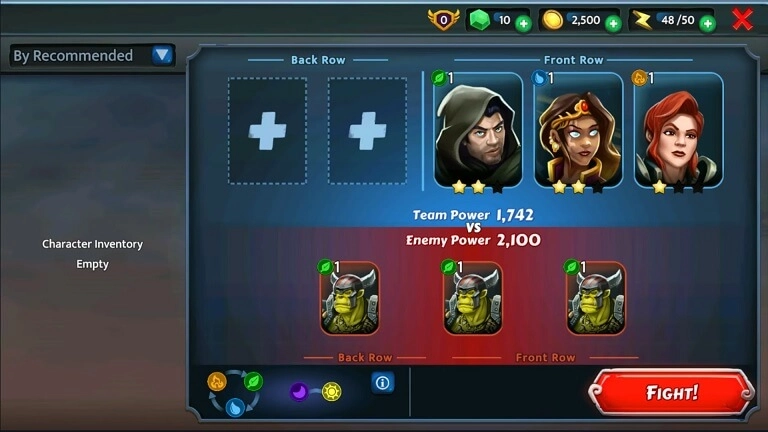Screen dimensions: 768x432
Task: Add more green gems
Action: (x=523, y=22)
